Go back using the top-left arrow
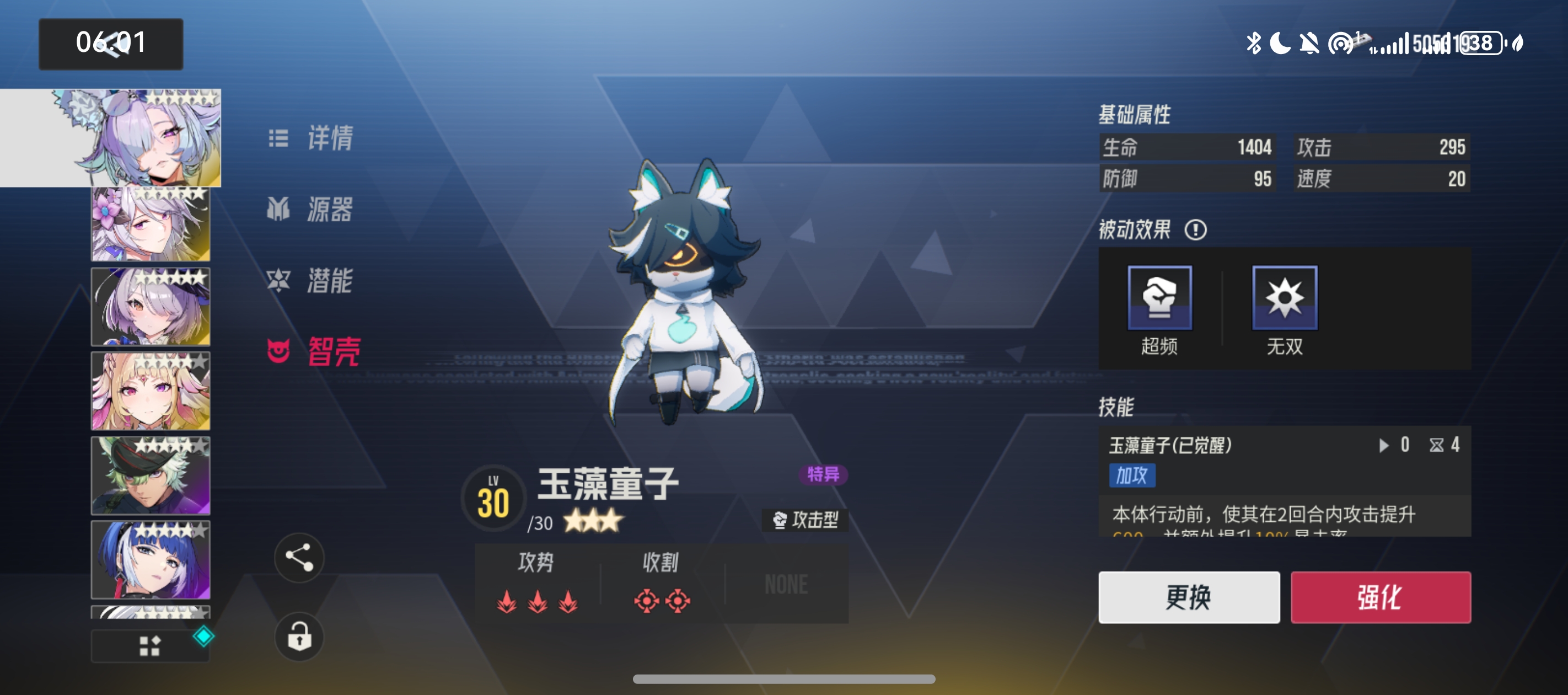The height and width of the screenshot is (695, 1568). tap(111, 44)
